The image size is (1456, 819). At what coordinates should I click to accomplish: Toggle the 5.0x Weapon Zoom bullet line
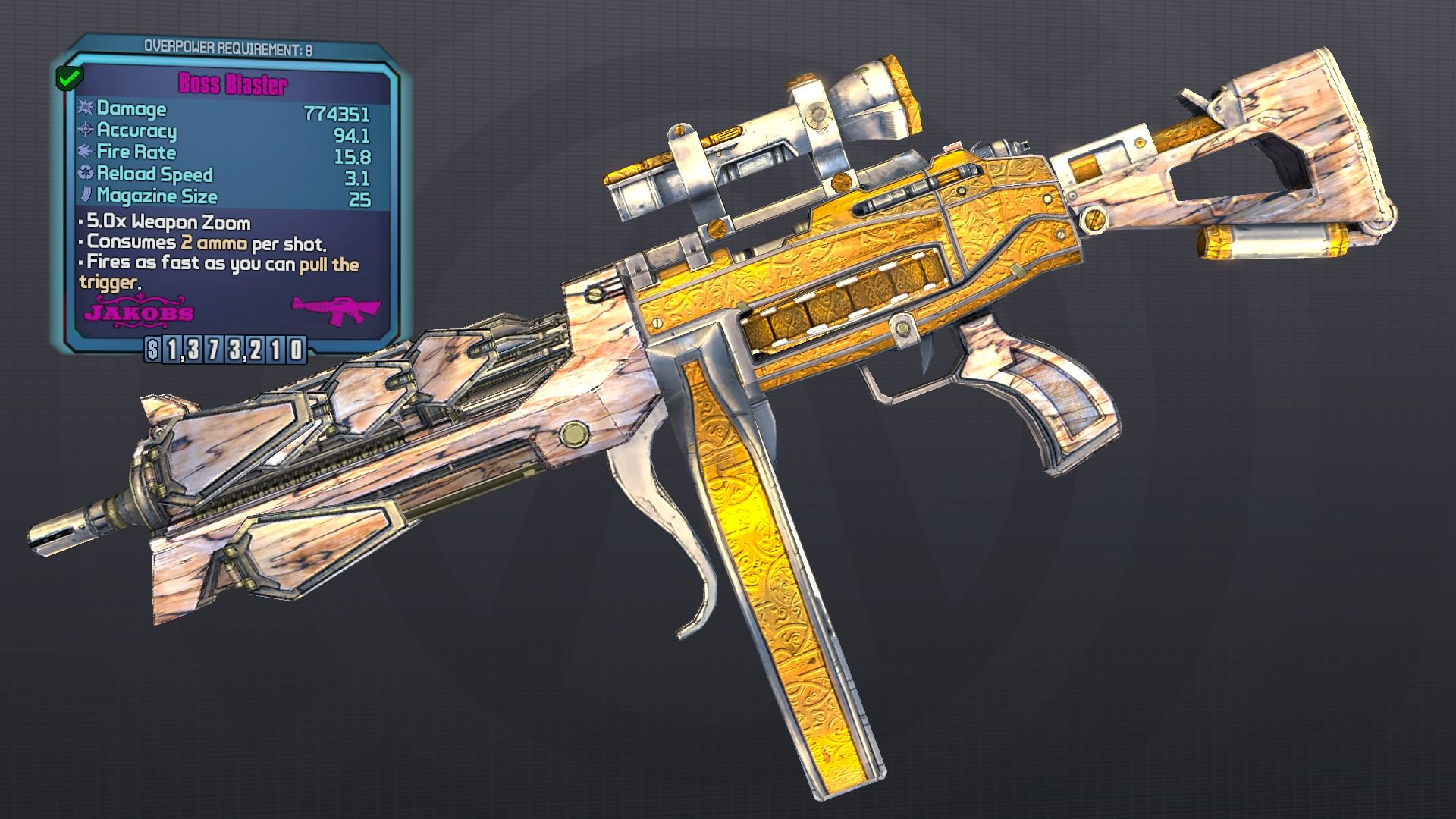pyautogui.click(x=168, y=224)
